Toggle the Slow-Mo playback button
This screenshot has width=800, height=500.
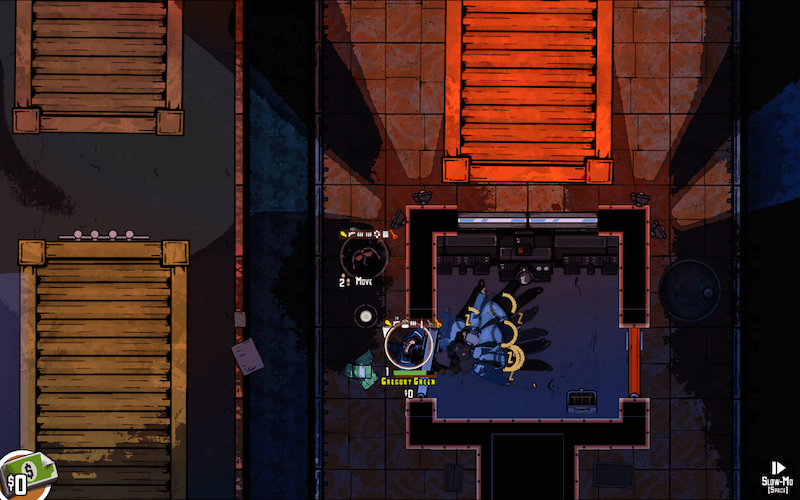pyautogui.click(x=778, y=469)
